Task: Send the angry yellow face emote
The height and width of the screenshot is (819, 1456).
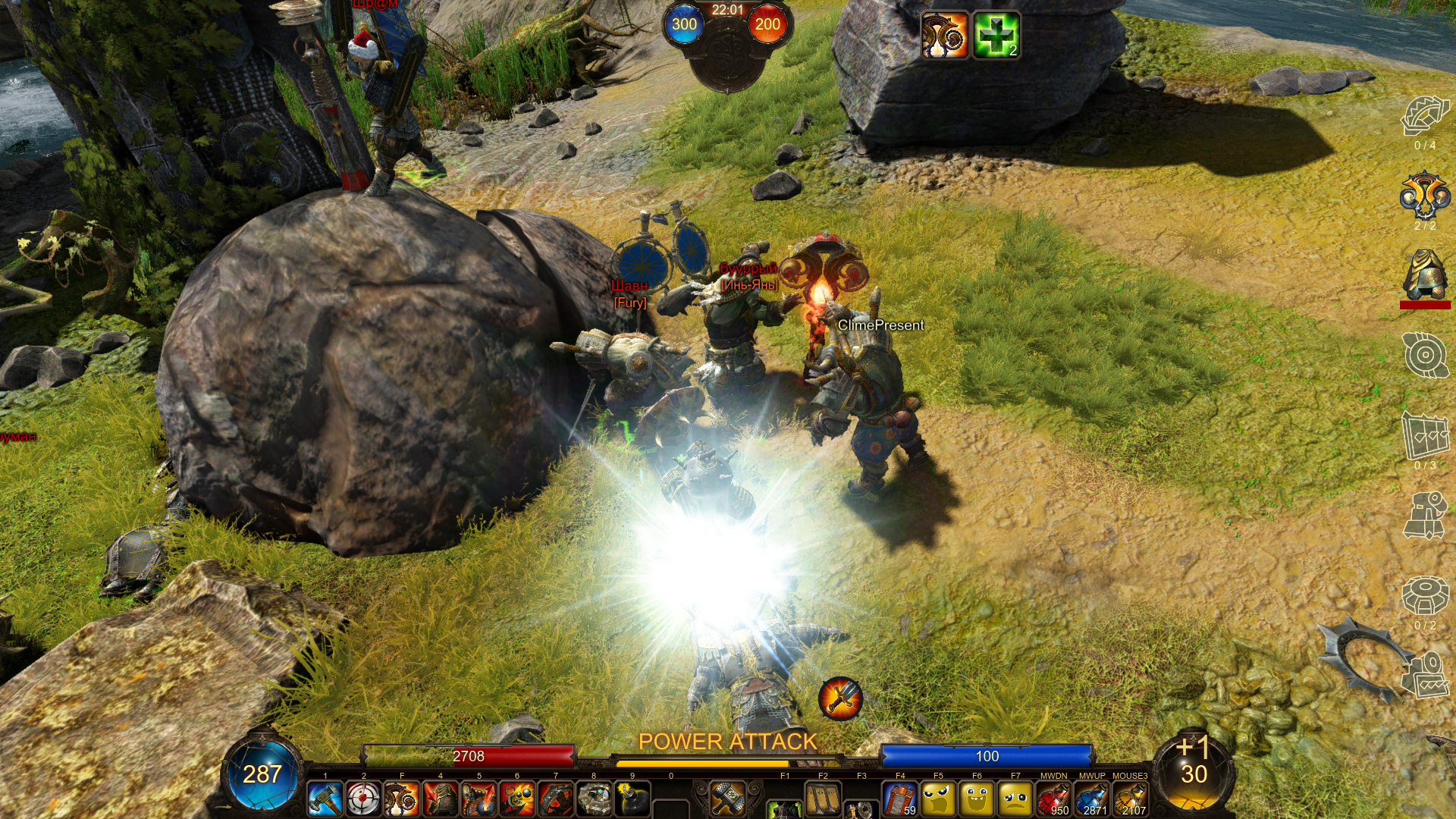Action: tap(939, 799)
